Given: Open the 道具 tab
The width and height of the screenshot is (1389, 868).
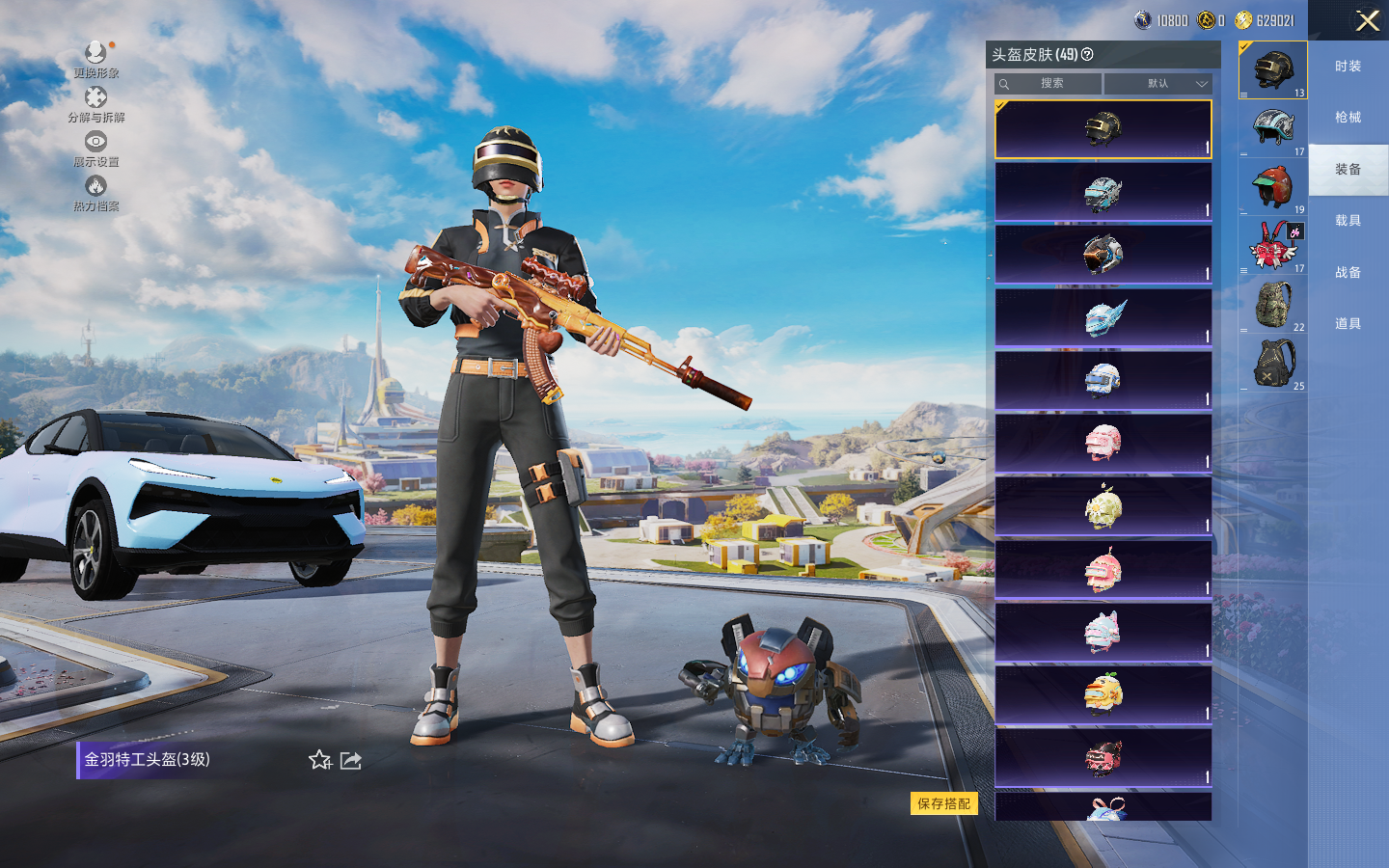Looking at the screenshot, I should (x=1348, y=324).
